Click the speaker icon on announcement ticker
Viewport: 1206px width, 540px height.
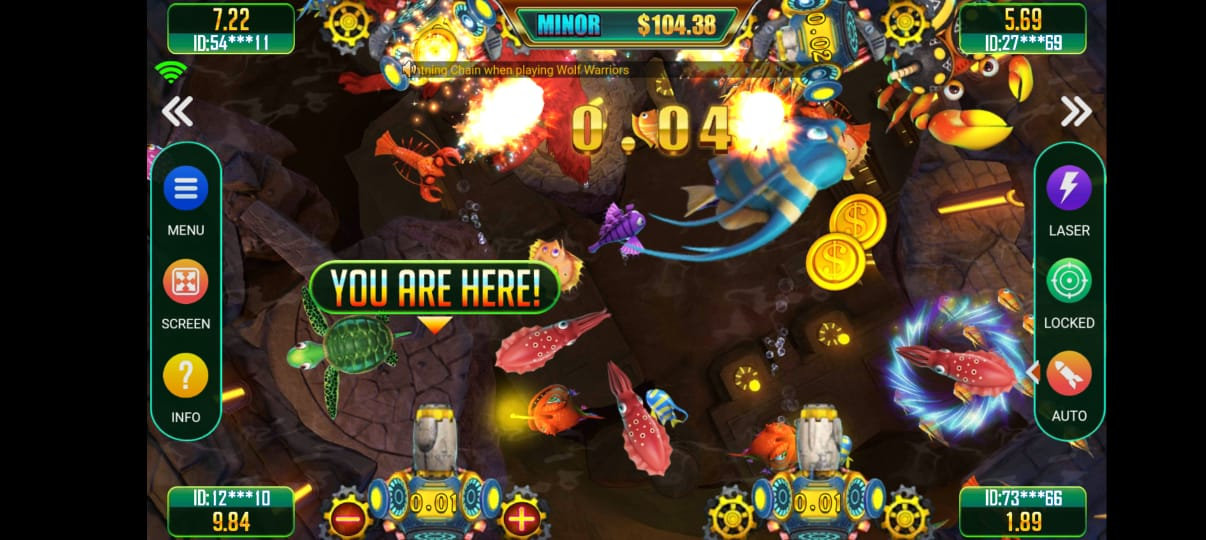click(x=409, y=69)
